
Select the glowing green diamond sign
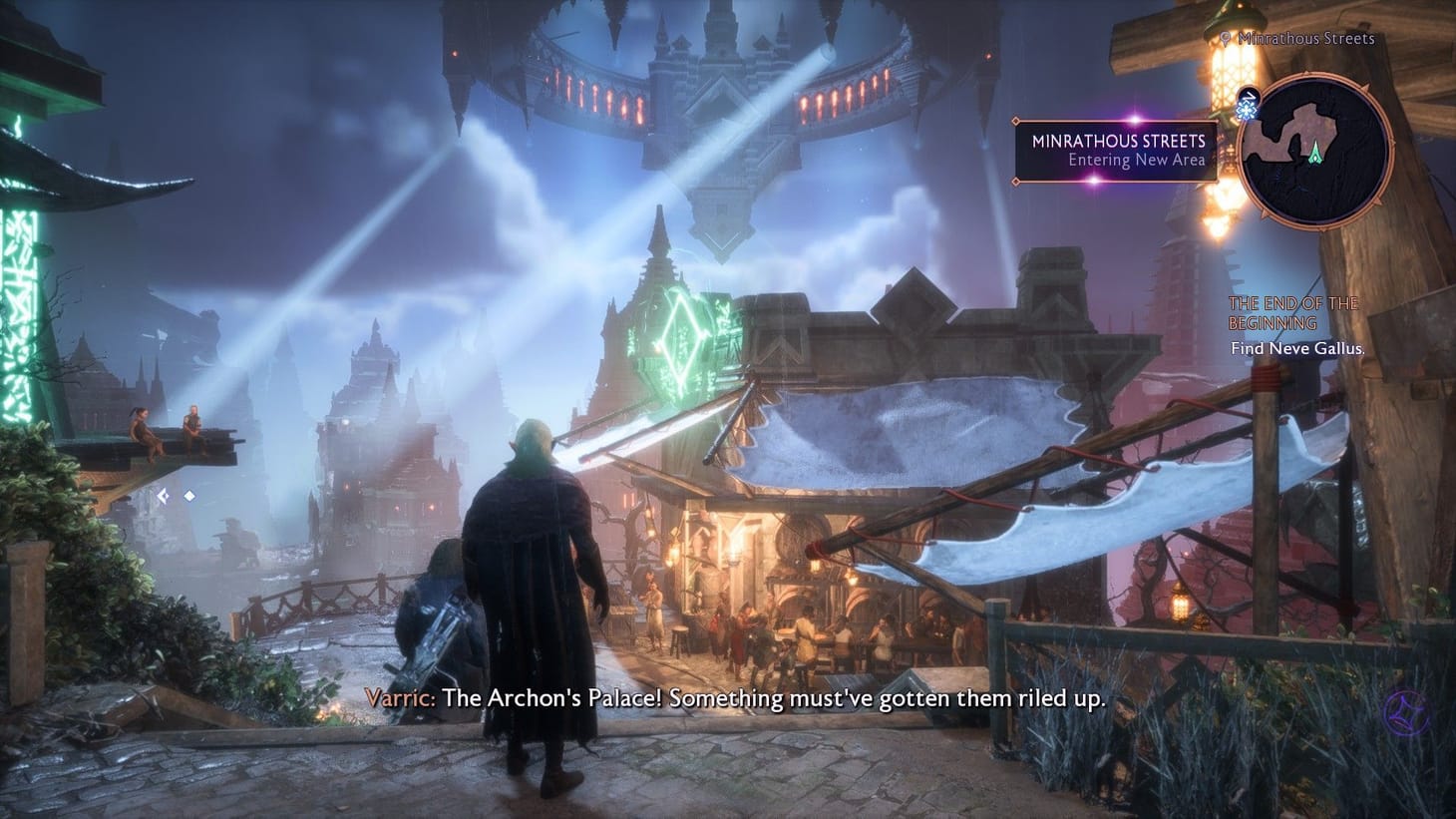680,339
